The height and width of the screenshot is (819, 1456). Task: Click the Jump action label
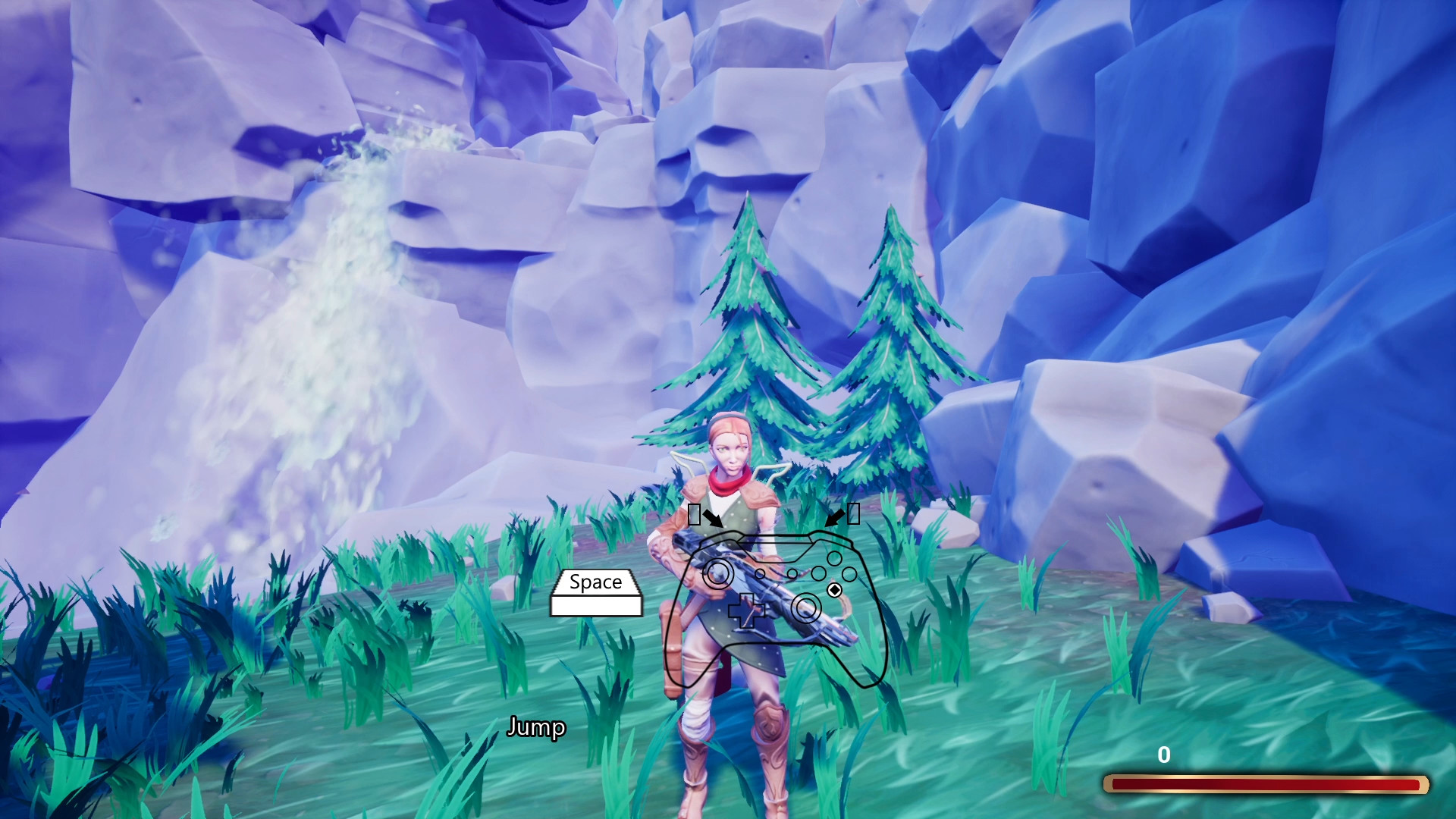pos(537,726)
